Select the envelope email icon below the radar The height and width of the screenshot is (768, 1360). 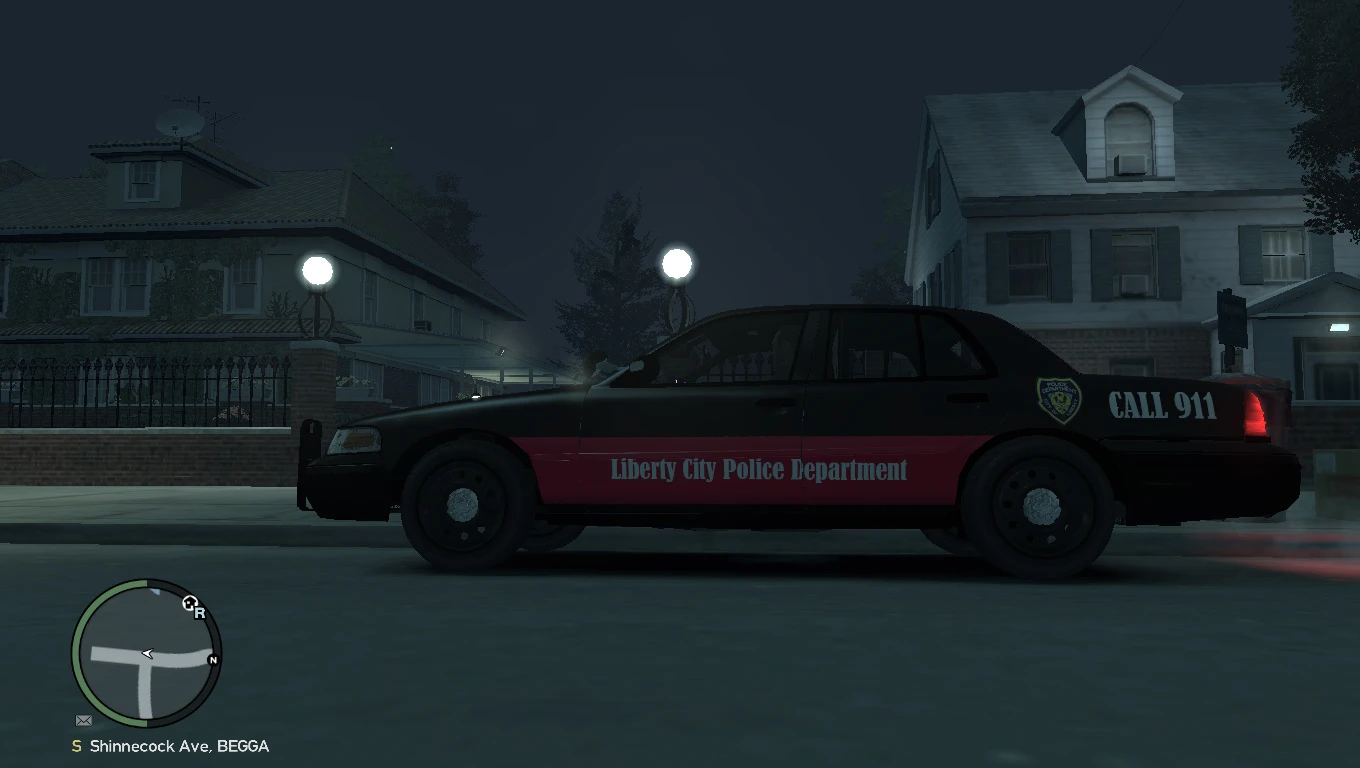coord(83,719)
